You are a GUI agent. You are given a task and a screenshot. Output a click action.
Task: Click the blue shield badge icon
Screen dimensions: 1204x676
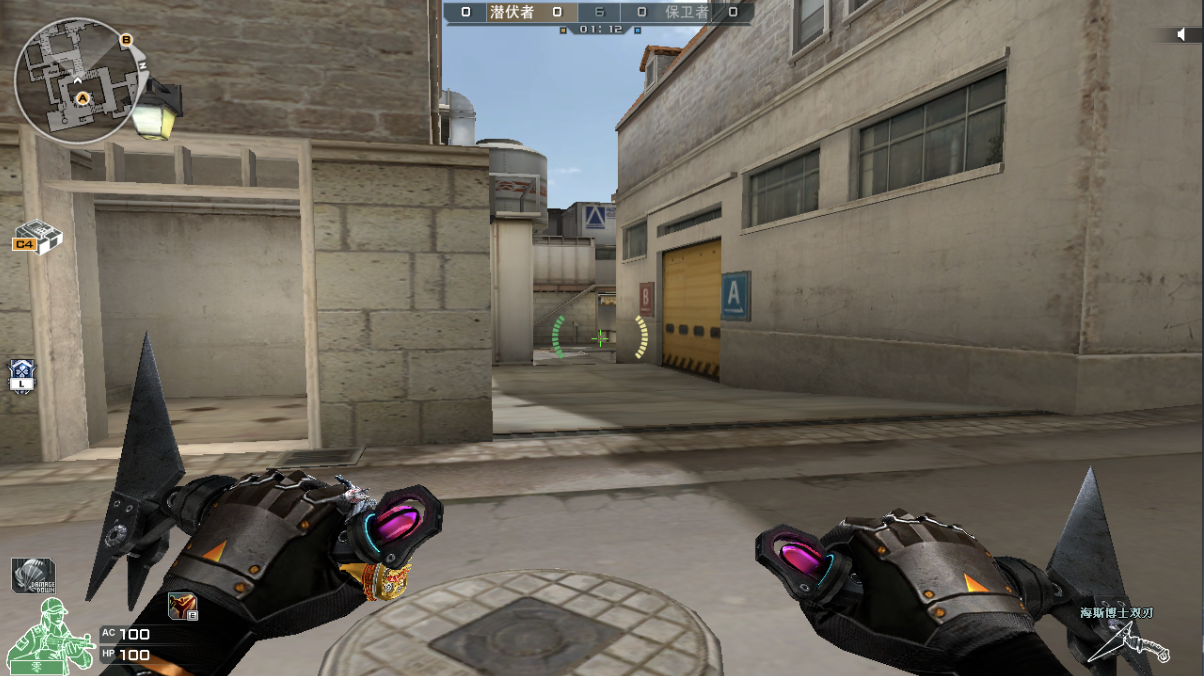21,376
